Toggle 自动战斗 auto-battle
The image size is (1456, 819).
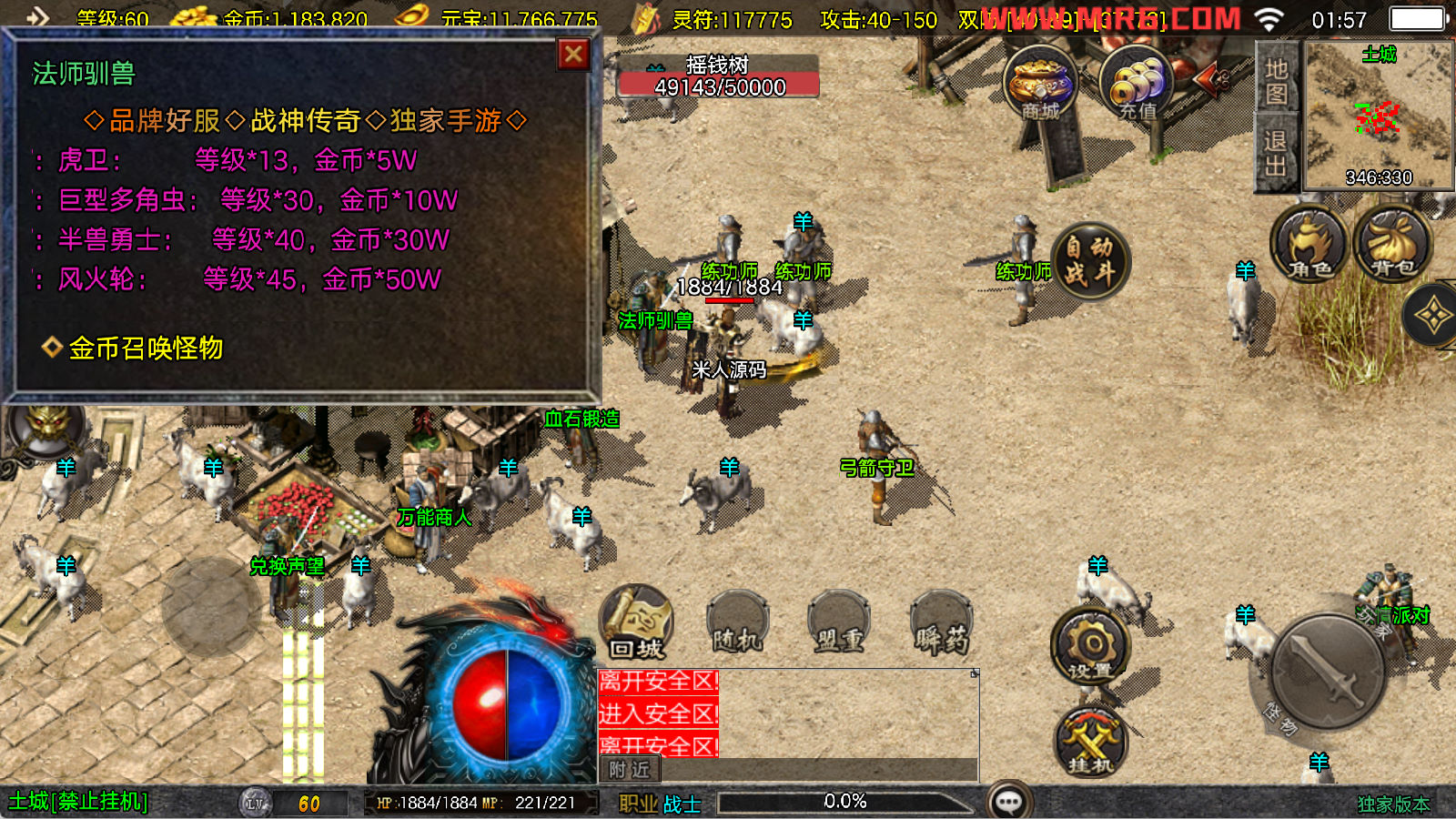tap(1090, 260)
